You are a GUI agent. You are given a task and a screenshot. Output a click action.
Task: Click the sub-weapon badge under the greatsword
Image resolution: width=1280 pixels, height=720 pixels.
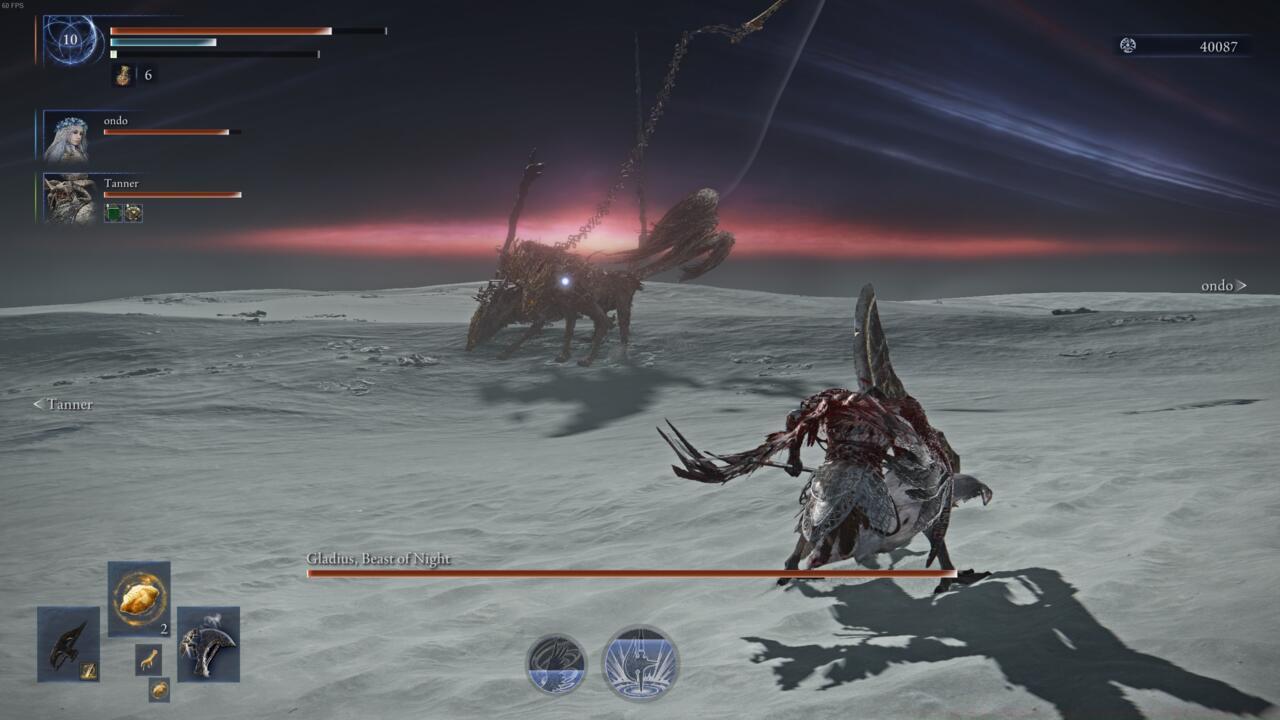pyautogui.click(x=88, y=670)
